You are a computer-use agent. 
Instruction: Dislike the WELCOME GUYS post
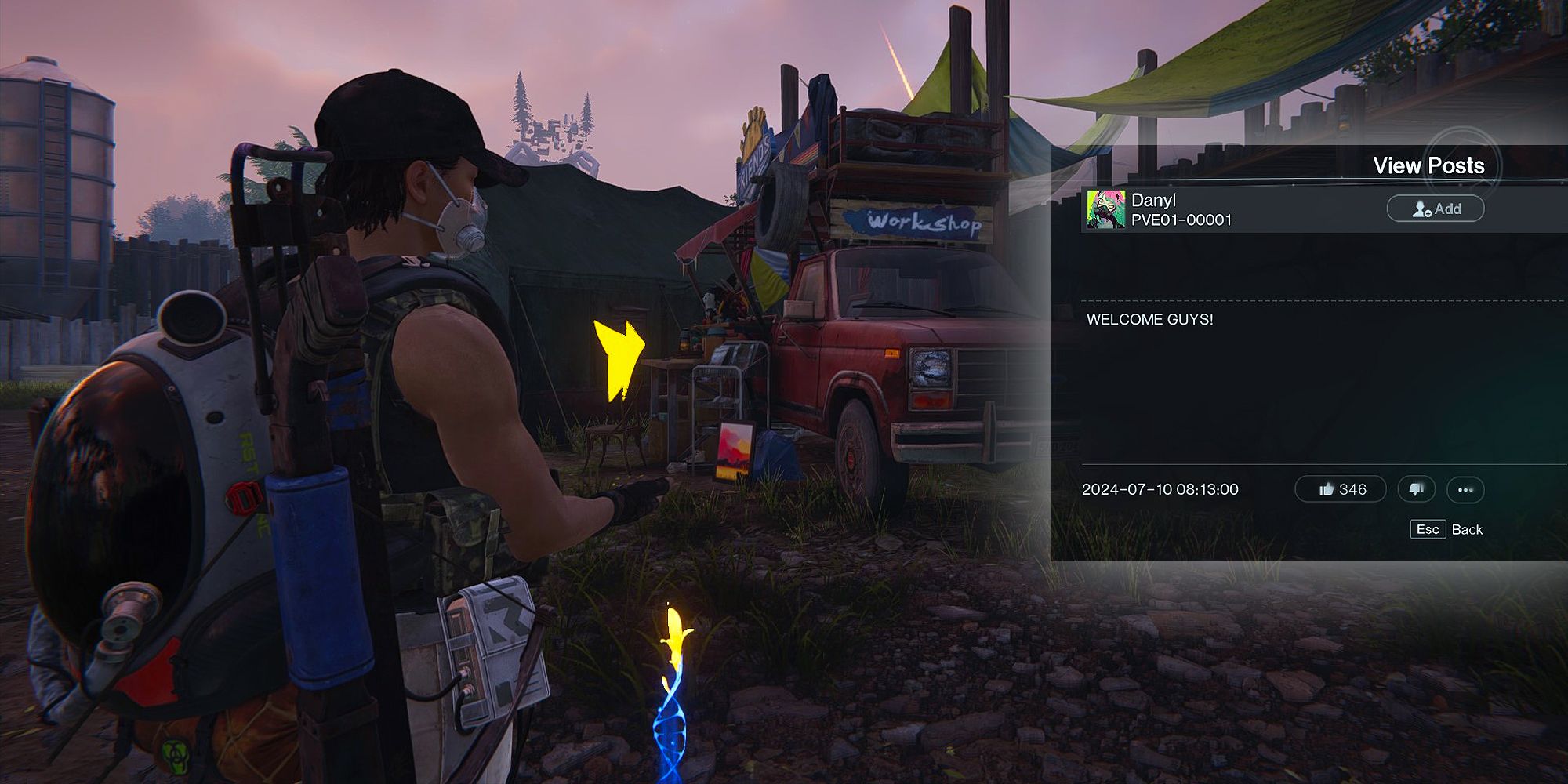1416,489
